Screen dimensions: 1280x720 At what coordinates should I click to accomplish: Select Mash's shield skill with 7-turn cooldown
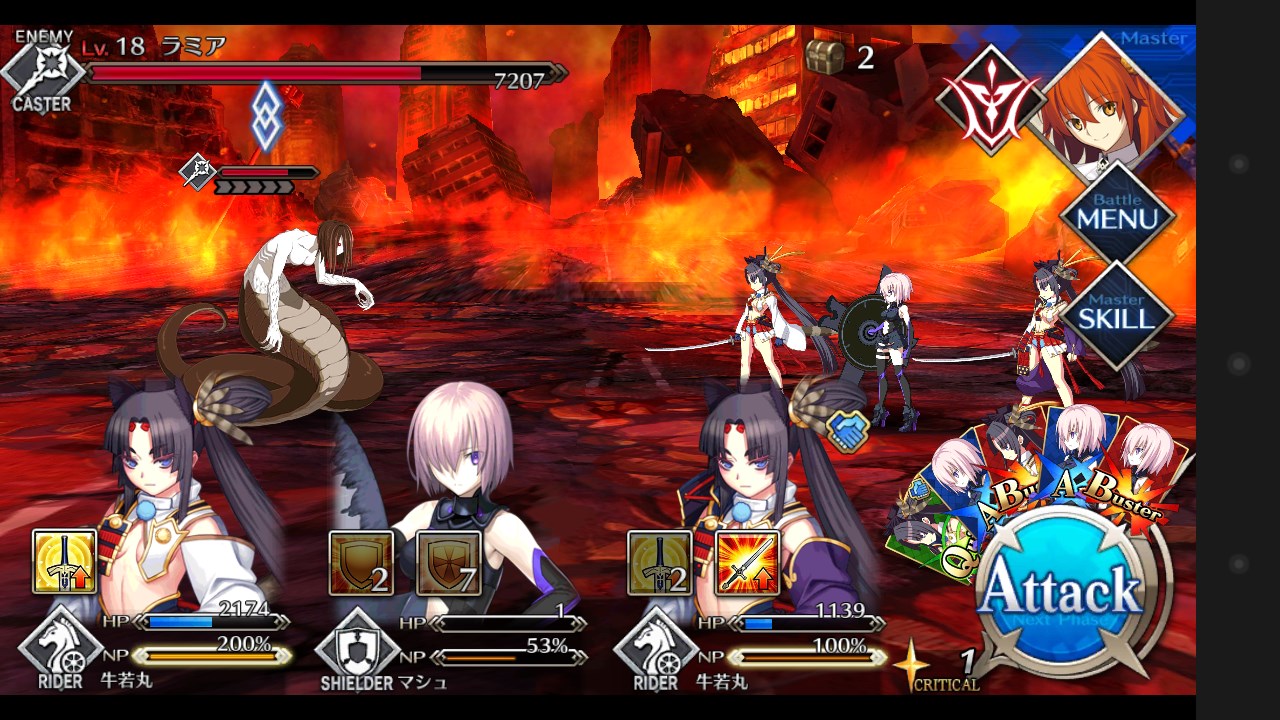click(x=449, y=562)
